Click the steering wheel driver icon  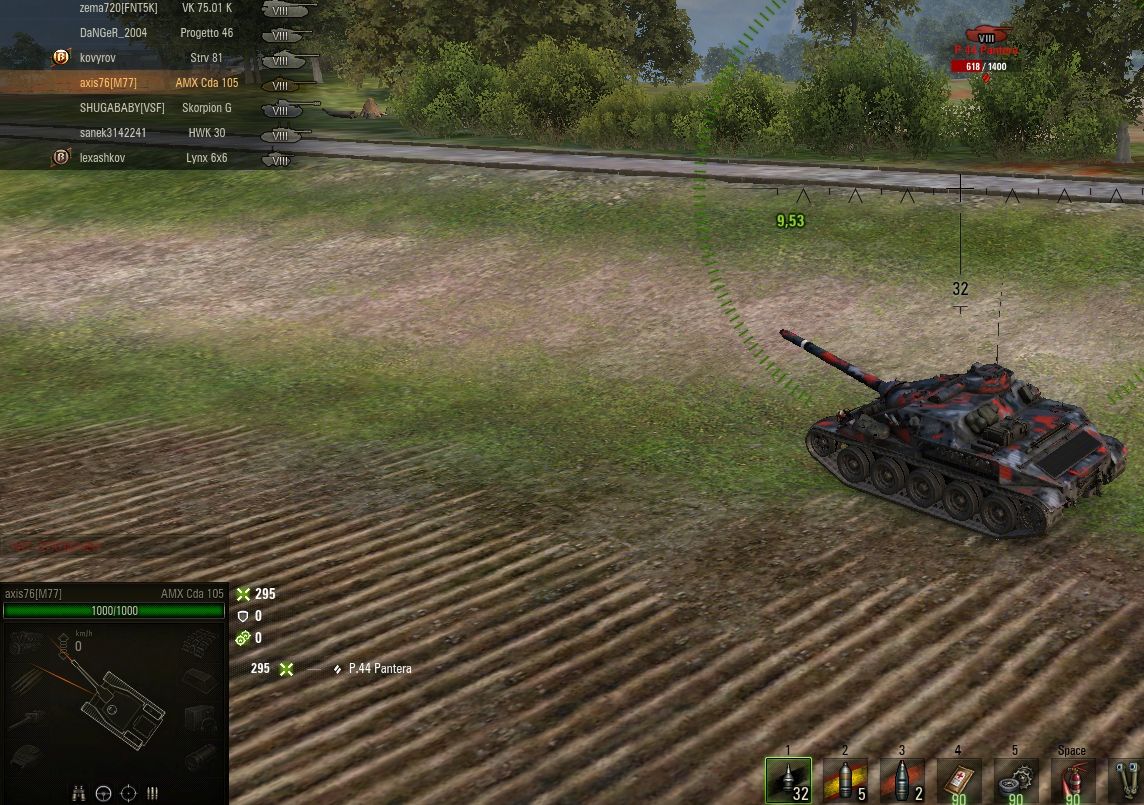[x=103, y=793]
